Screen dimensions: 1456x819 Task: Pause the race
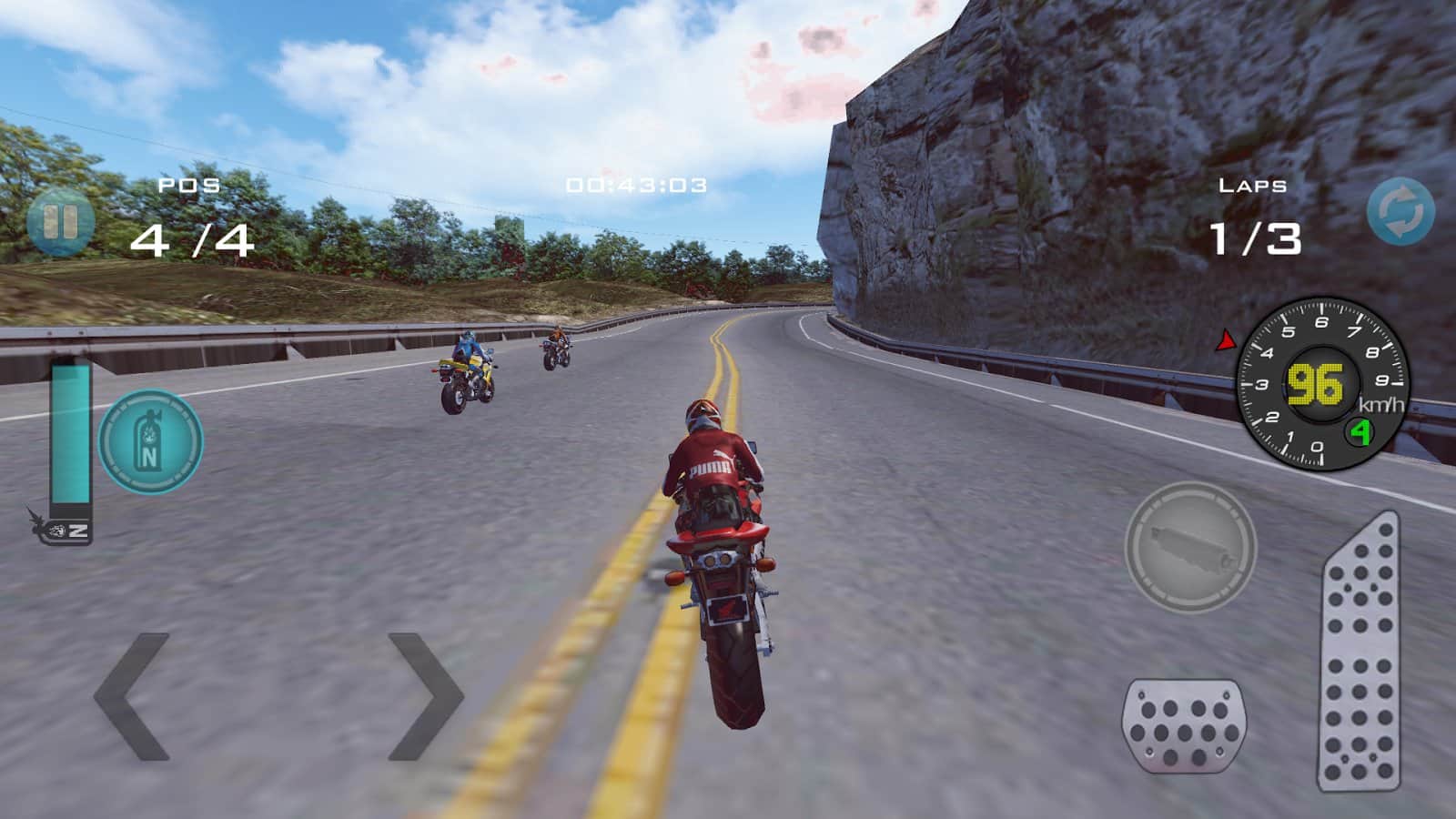pyautogui.click(x=59, y=222)
